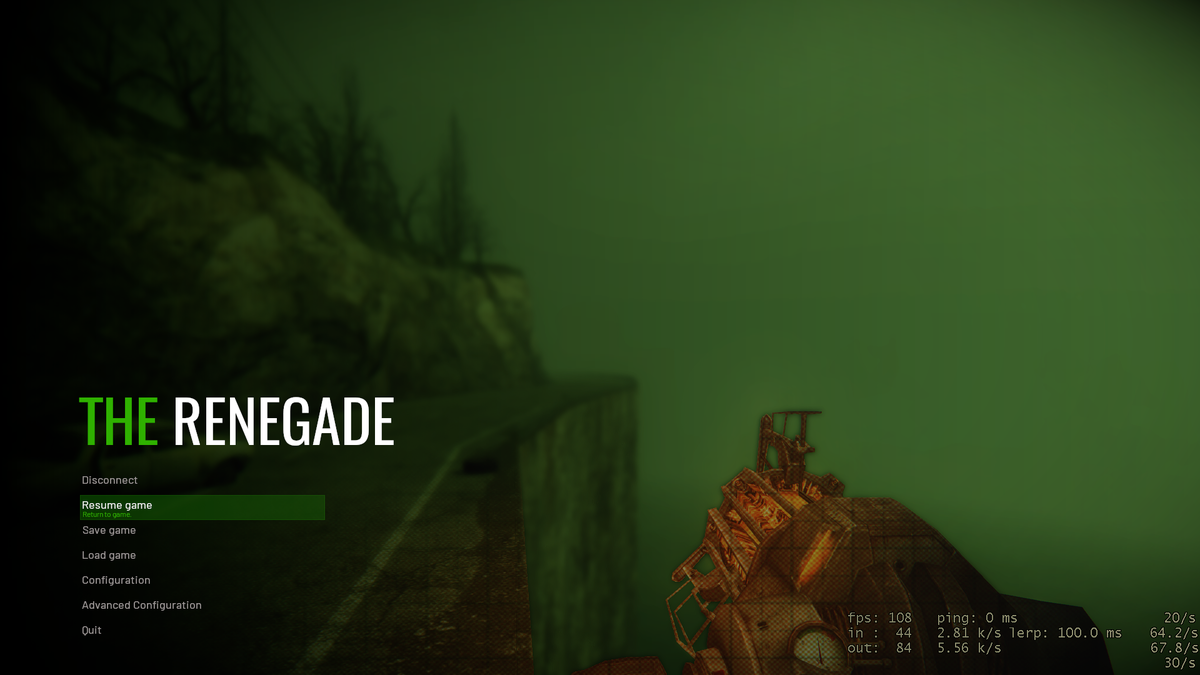Screen dimensions: 1200x675
Task: Quit the game
Action: tap(92, 631)
